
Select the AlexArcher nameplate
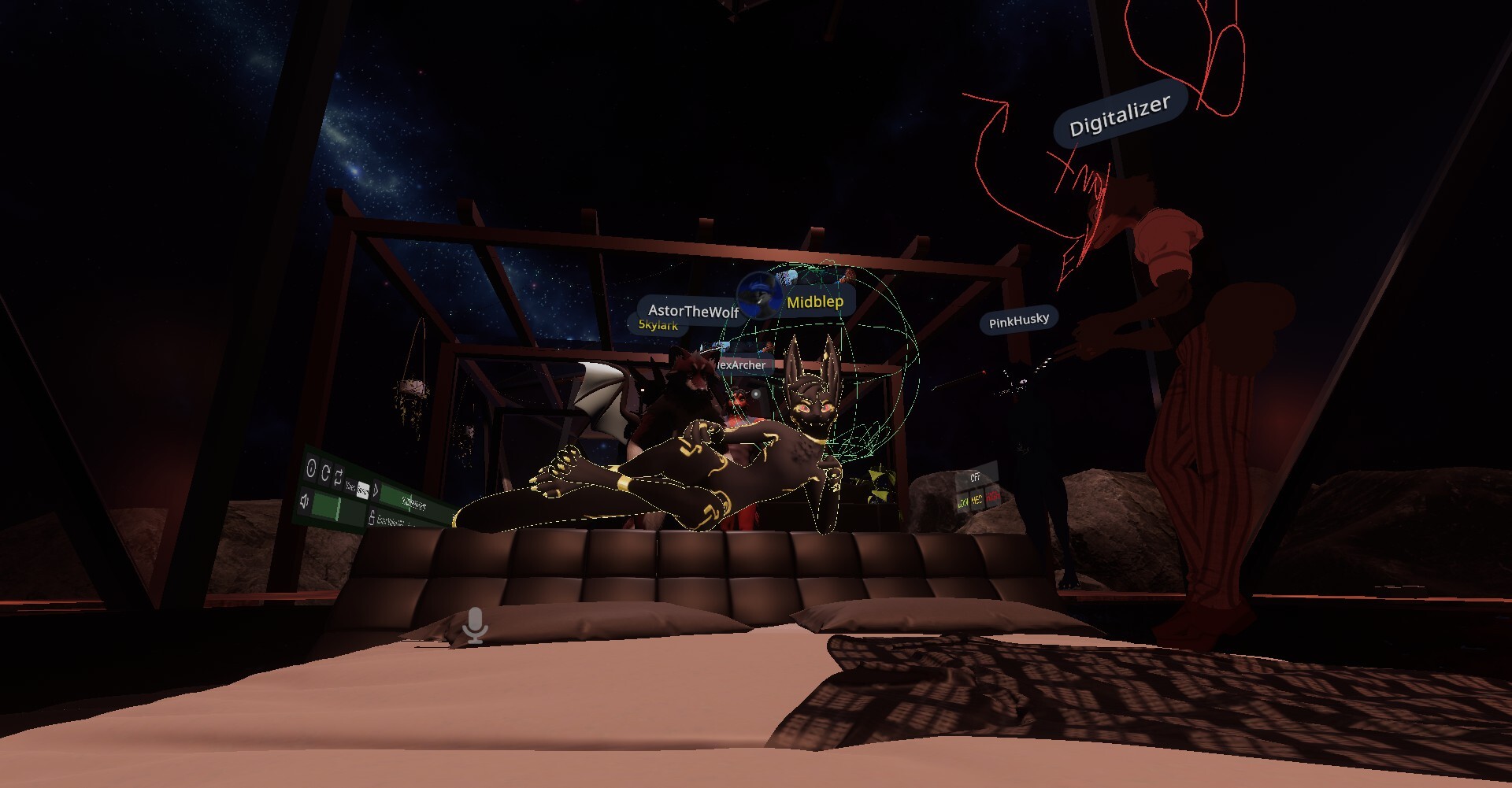point(741,365)
